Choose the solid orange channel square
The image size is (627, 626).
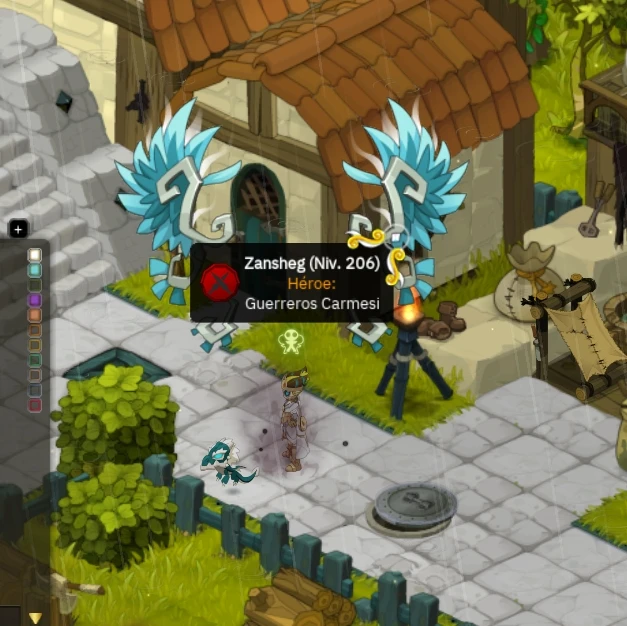point(35,315)
